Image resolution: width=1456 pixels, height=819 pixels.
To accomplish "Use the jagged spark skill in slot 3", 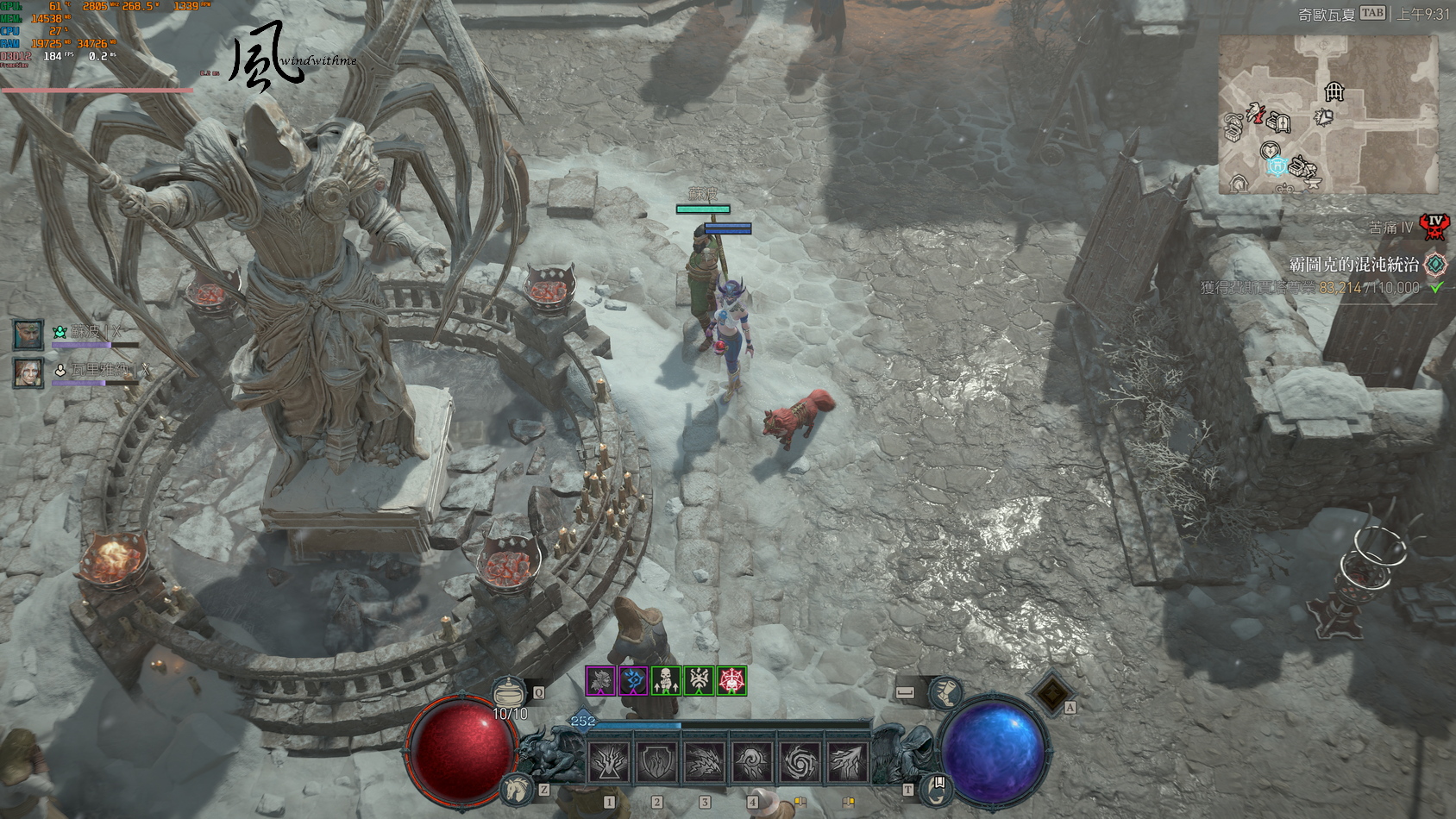I will (705, 762).
